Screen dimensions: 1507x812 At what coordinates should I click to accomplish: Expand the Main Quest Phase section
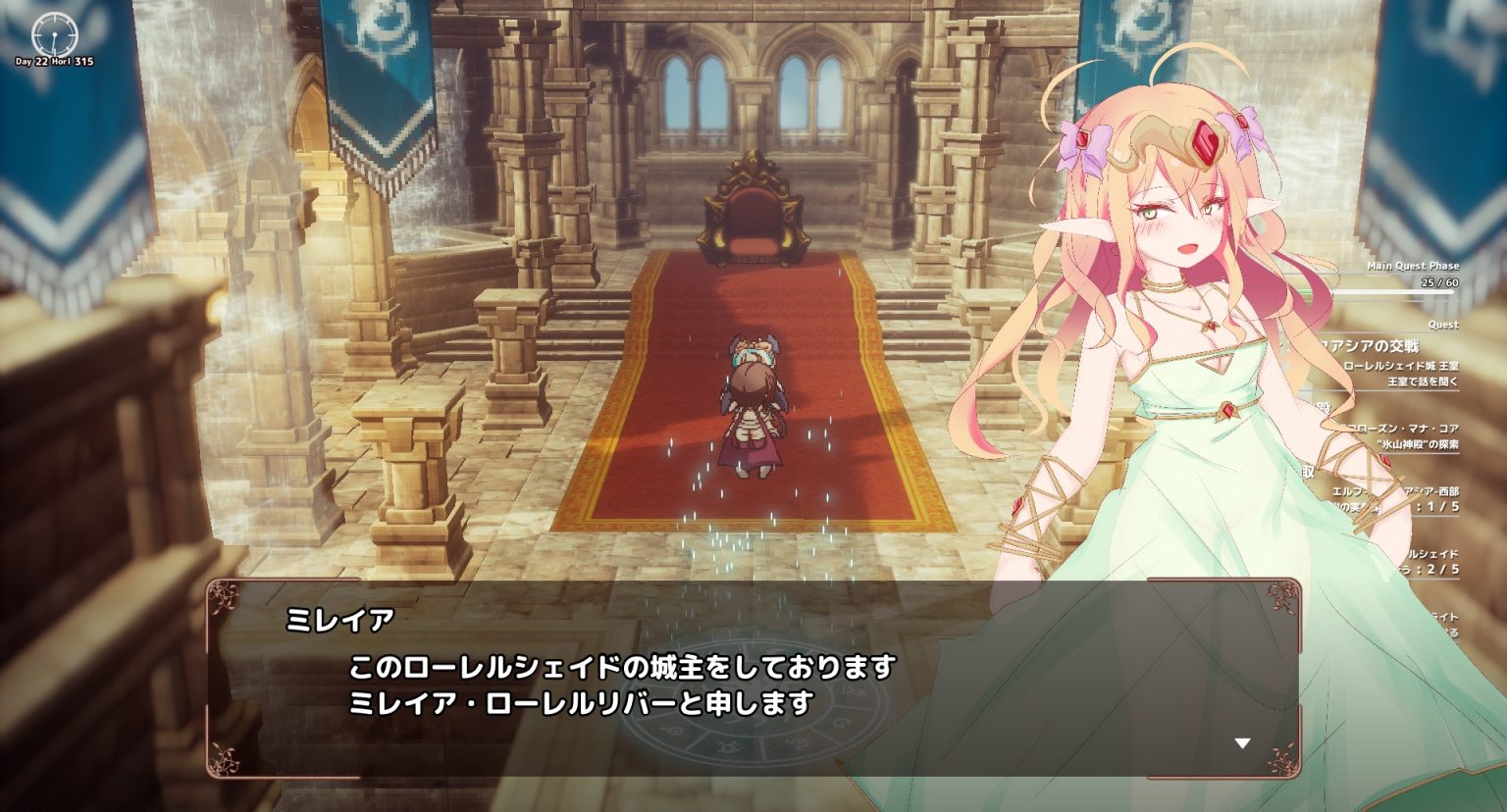click(x=1413, y=266)
